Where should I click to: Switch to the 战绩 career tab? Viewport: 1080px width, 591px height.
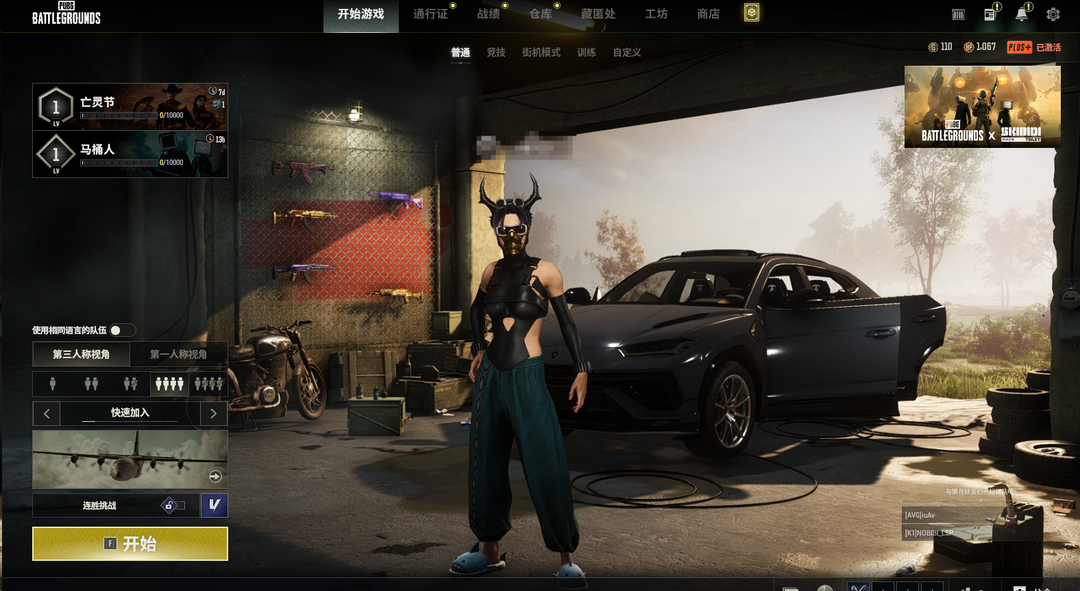point(488,14)
